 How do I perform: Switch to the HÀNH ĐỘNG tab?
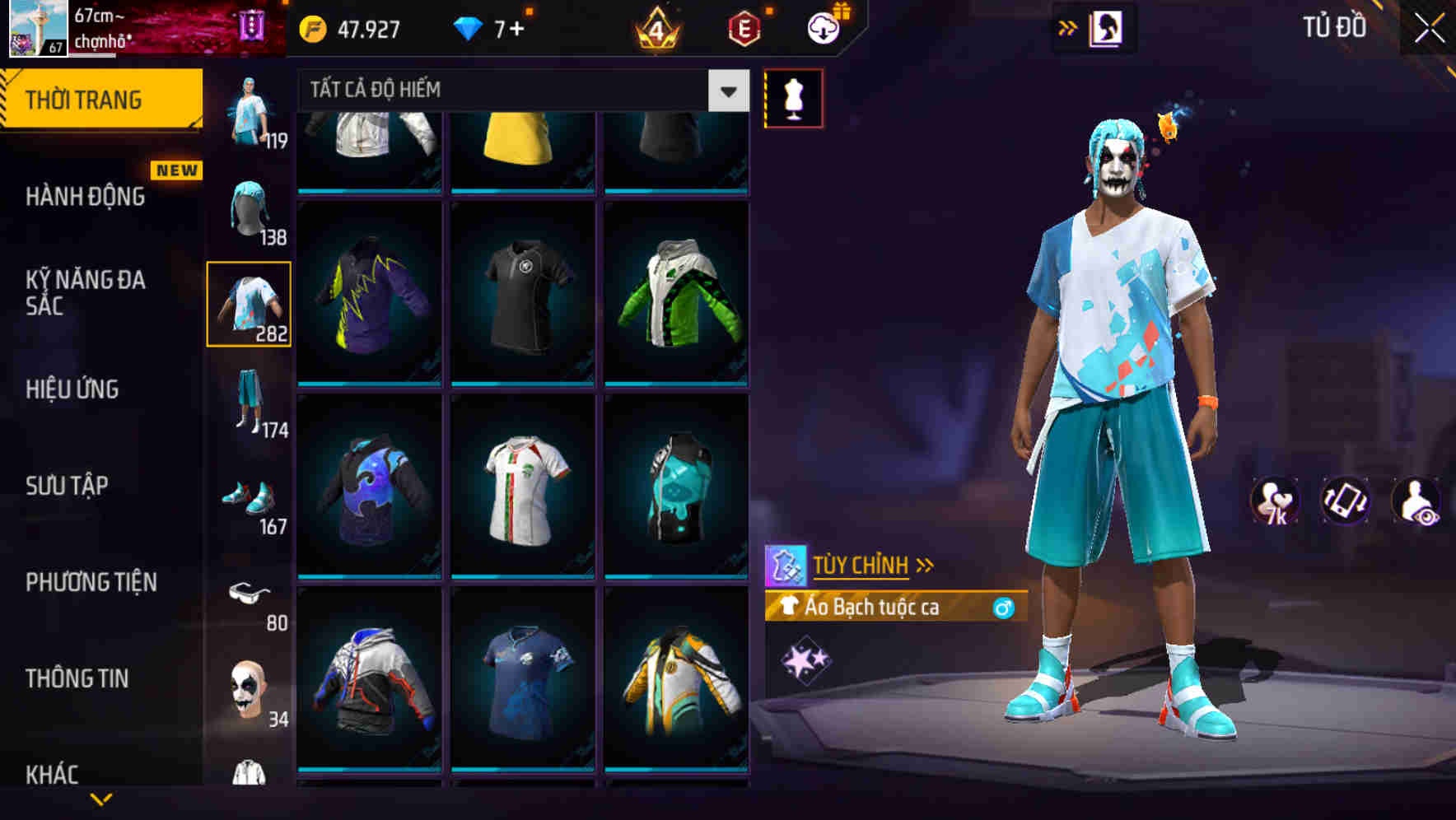85,198
